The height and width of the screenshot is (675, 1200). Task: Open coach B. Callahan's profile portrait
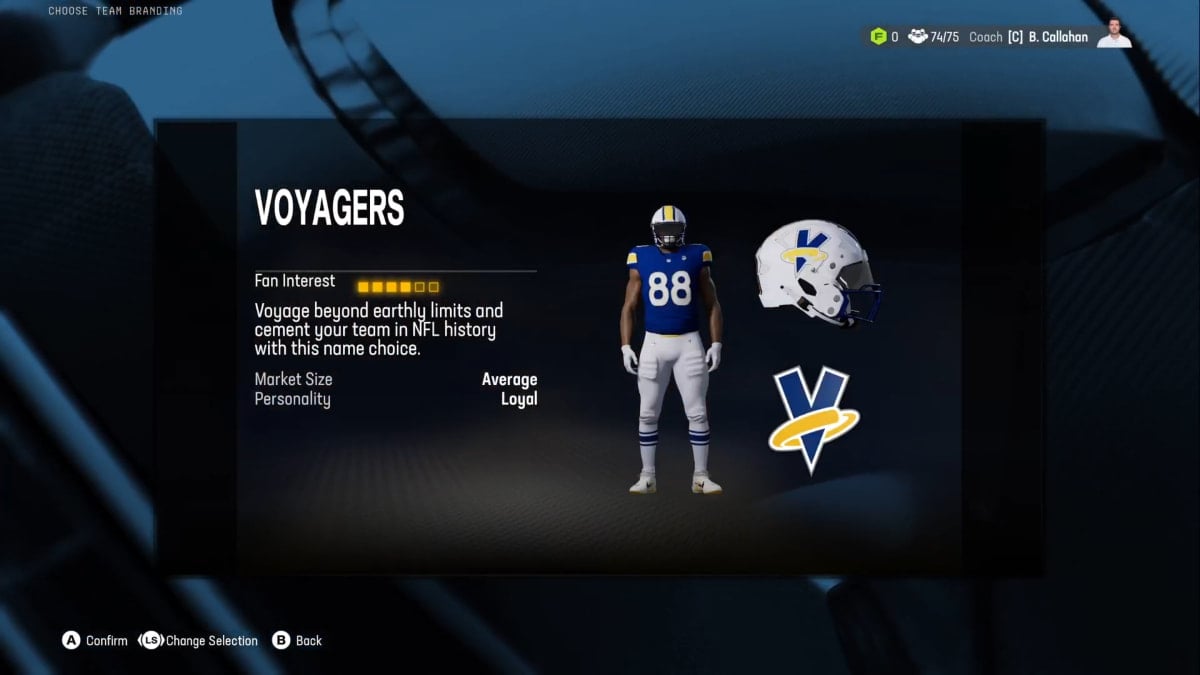[1113, 35]
